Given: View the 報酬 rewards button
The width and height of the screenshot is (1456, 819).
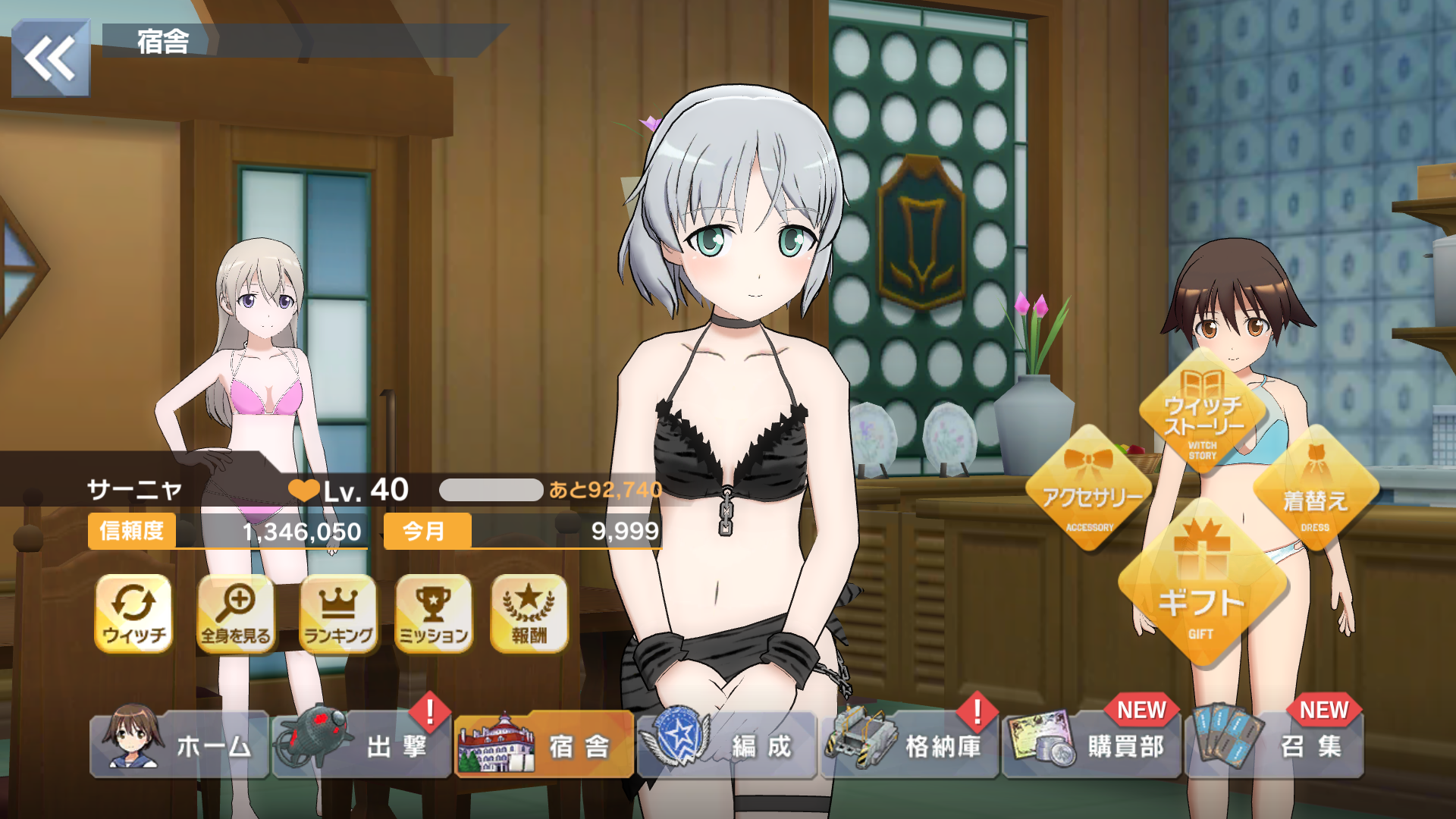Looking at the screenshot, I should (529, 613).
